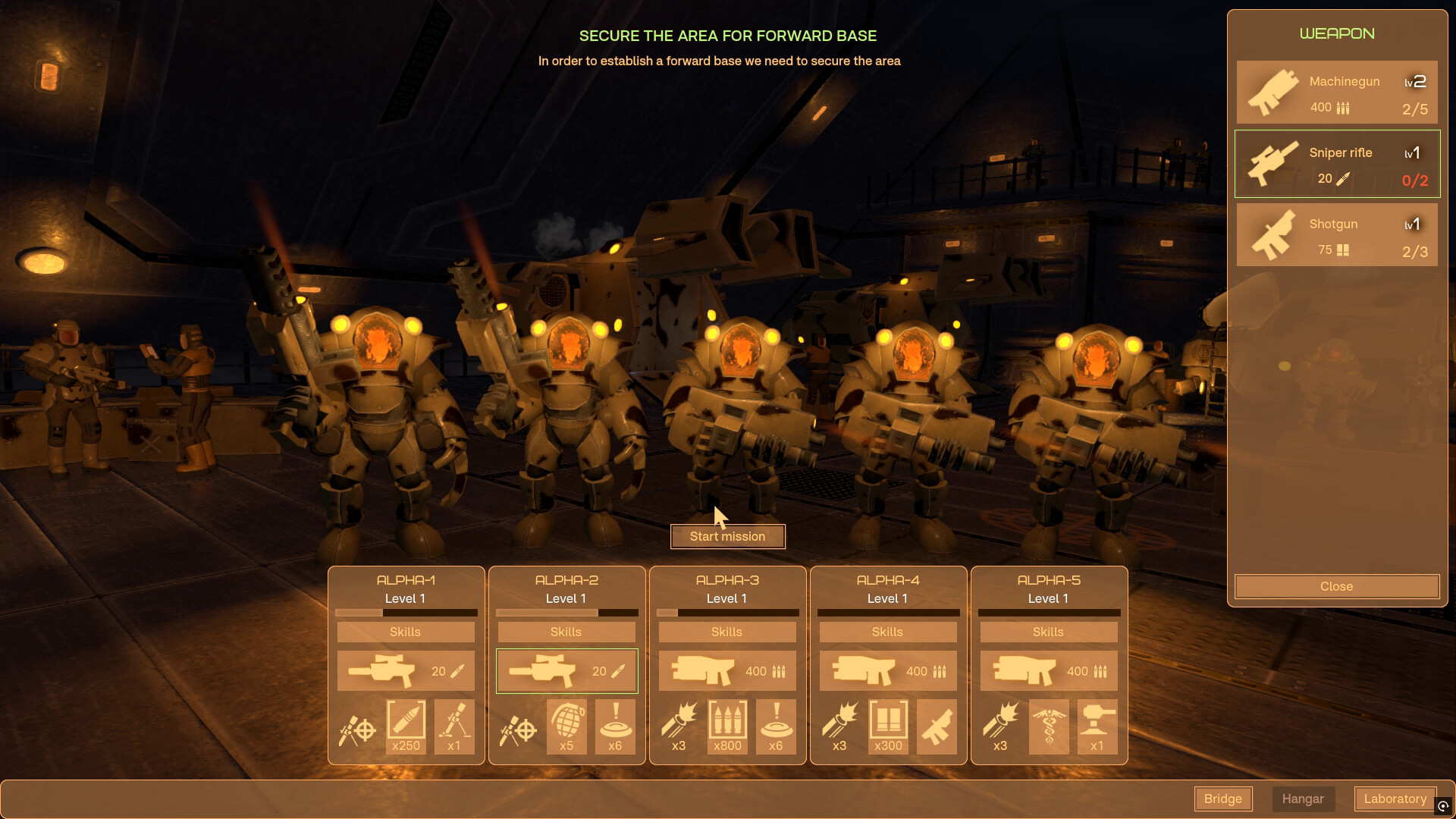1456x819 pixels.
Task: Switch to the Laboratory screen
Action: click(x=1395, y=799)
